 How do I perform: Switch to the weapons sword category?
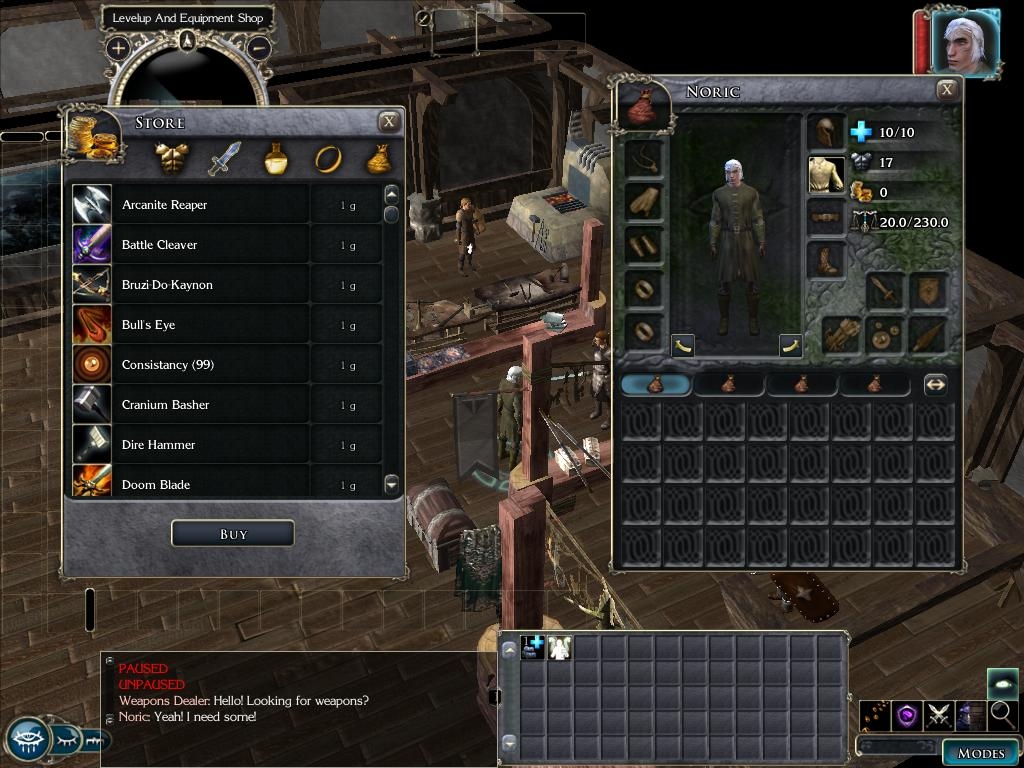coord(224,158)
